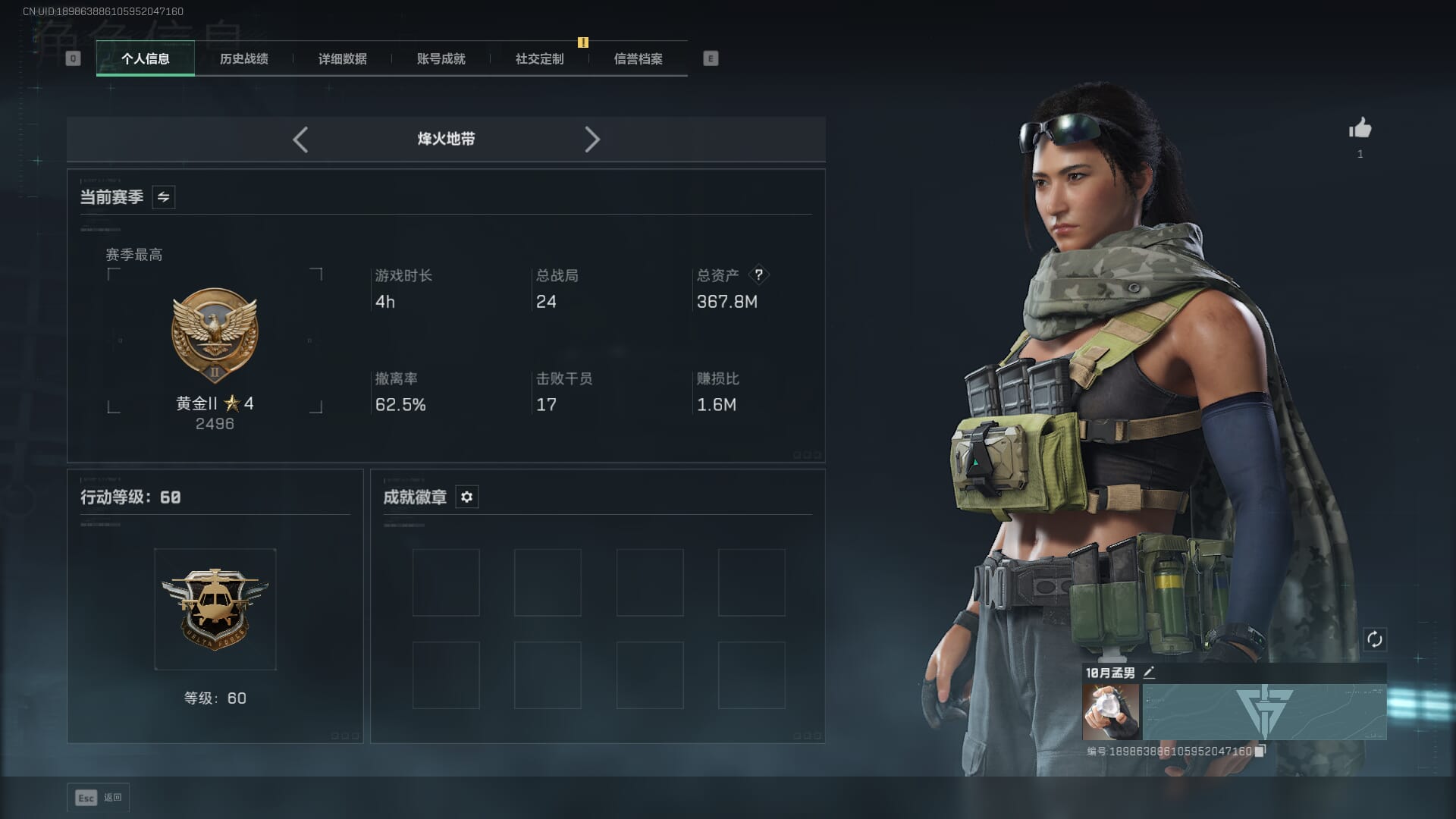The height and width of the screenshot is (819, 1456).
Task: Click the 返回 back button
Action: pos(99,798)
